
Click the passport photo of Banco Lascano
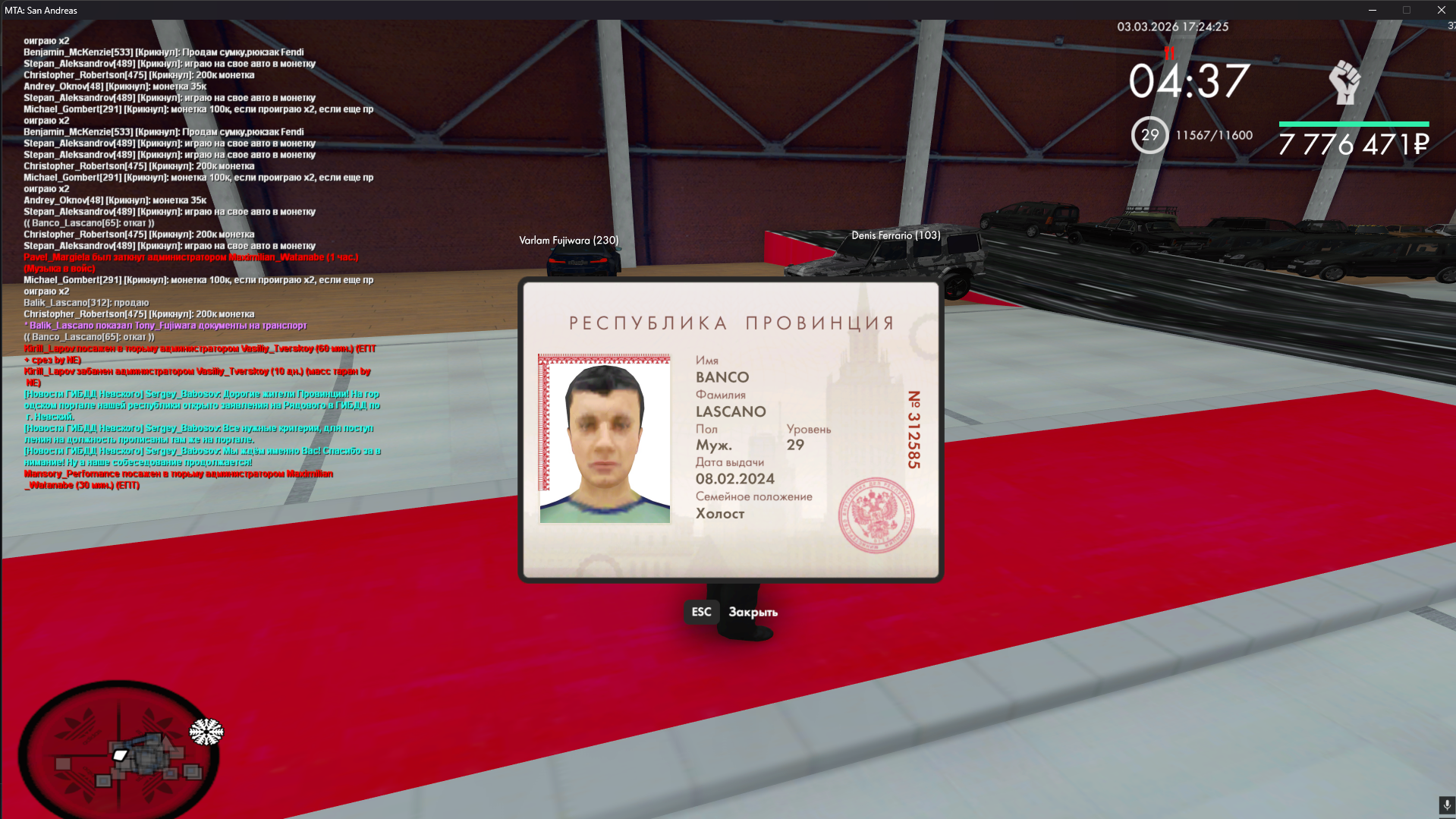(605, 439)
